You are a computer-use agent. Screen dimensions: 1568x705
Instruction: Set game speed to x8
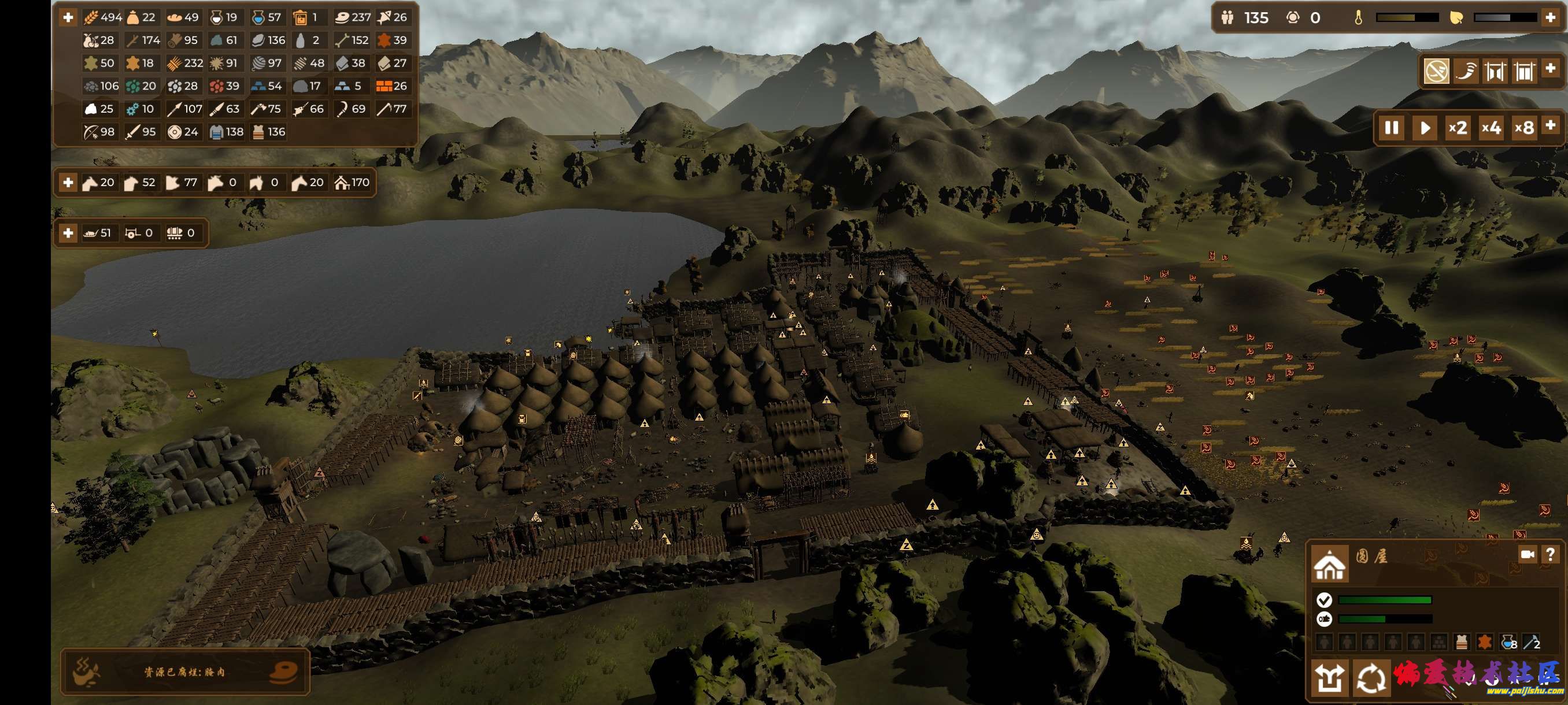1523,128
